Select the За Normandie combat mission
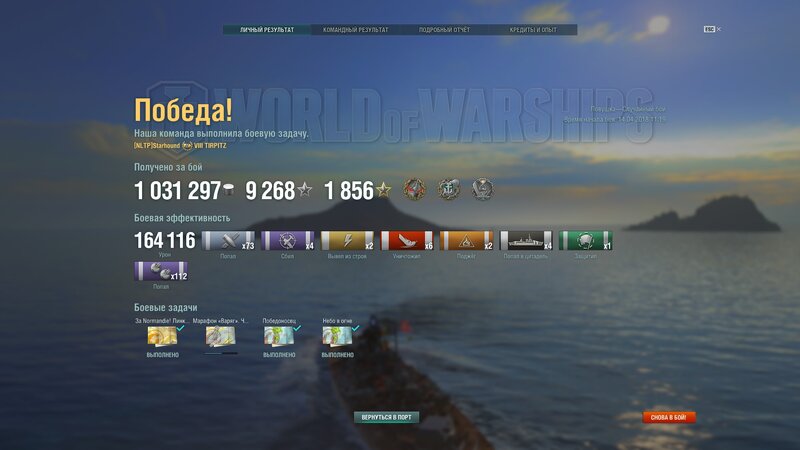Viewport: 800px width, 450px height. [162, 337]
